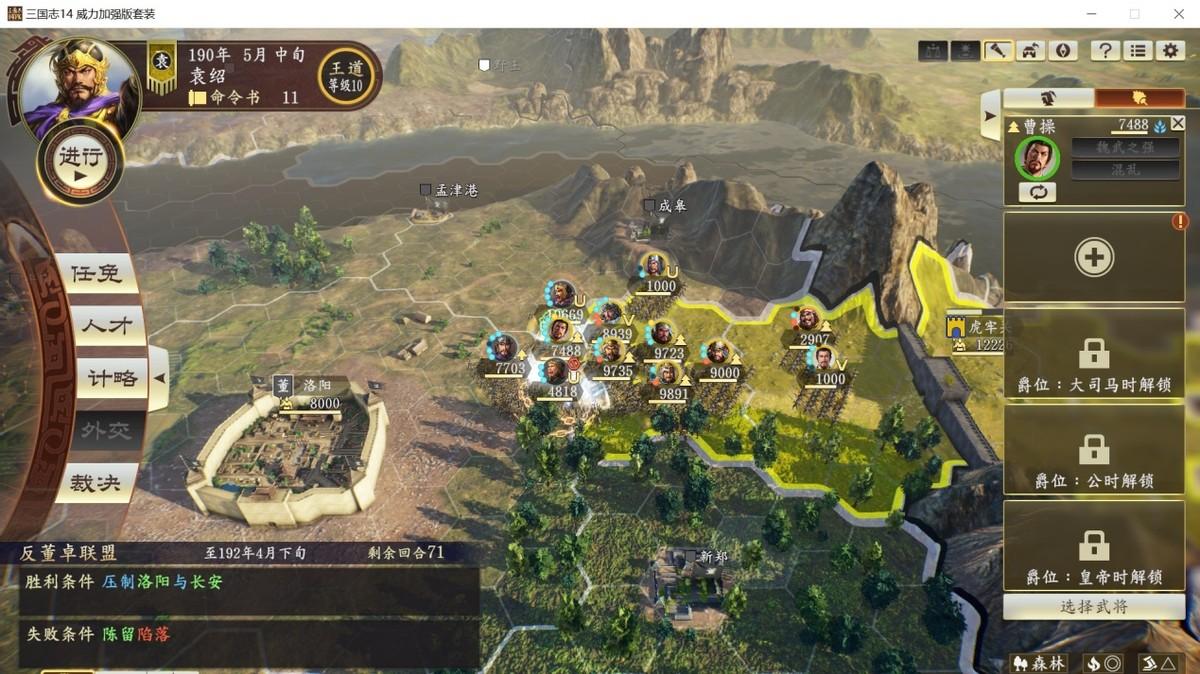The image size is (1200, 674).
Task: Click the cavalry unit toolbar icon
Action: [x=1030, y=51]
